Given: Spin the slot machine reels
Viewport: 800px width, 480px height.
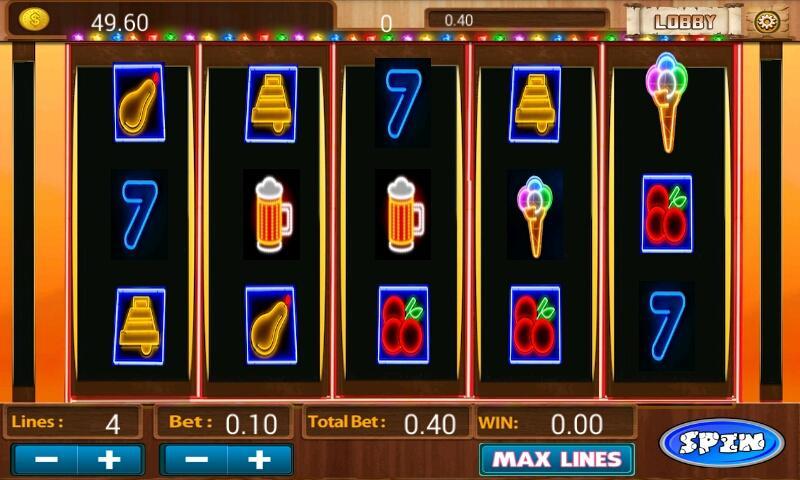Looking at the screenshot, I should (722, 443).
